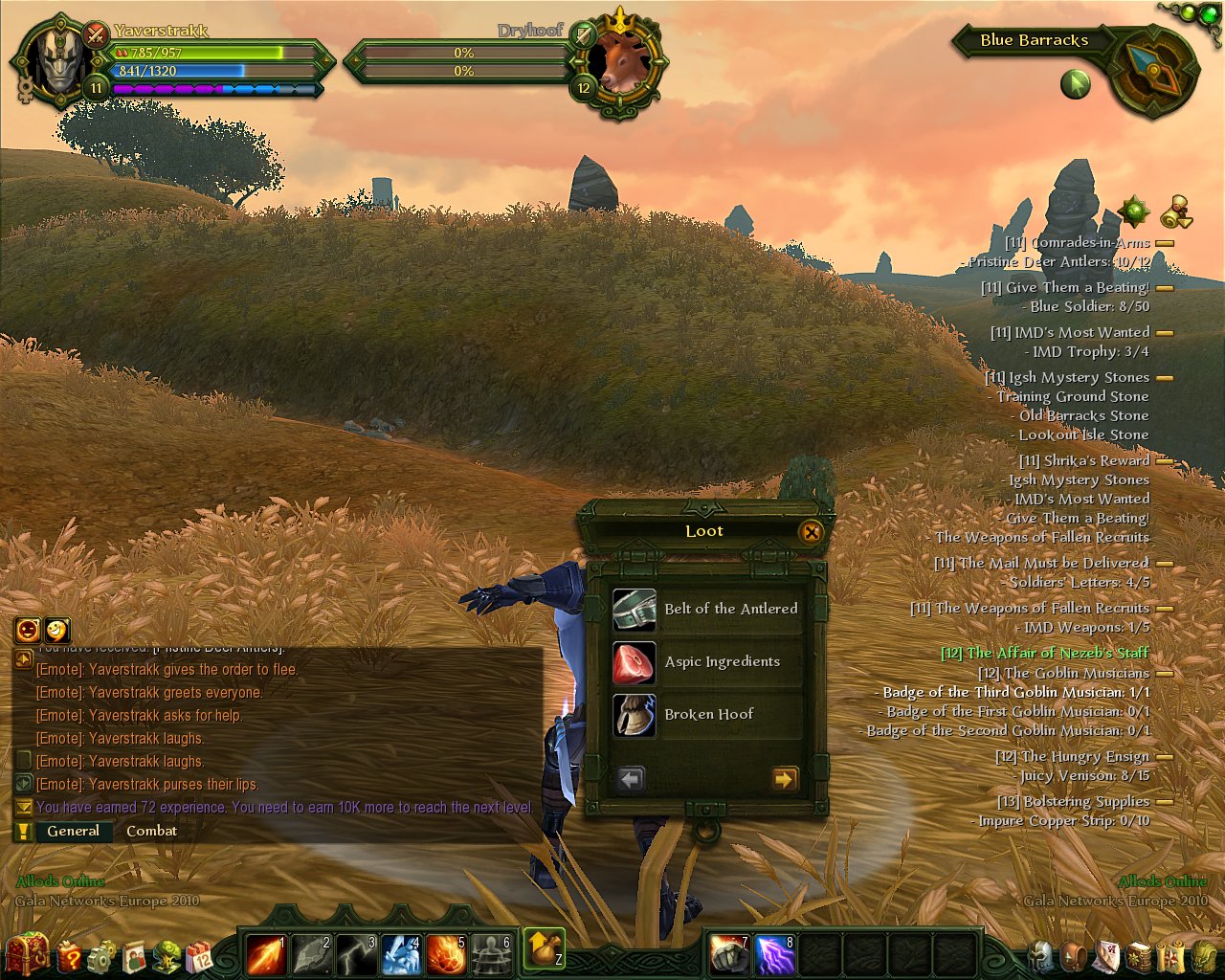
Task: Go to next loot page arrow
Action: coord(784,779)
